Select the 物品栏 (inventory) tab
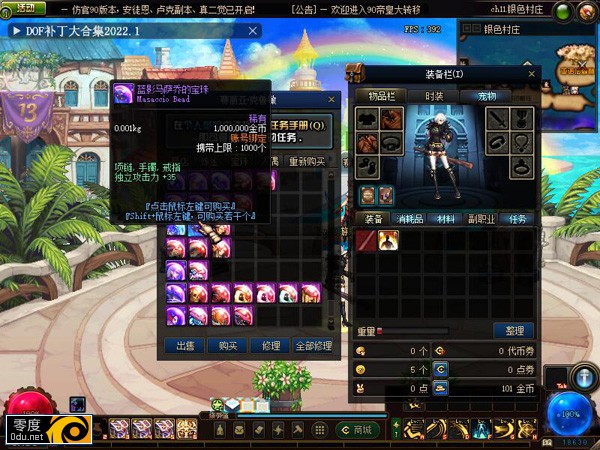 click(x=382, y=96)
